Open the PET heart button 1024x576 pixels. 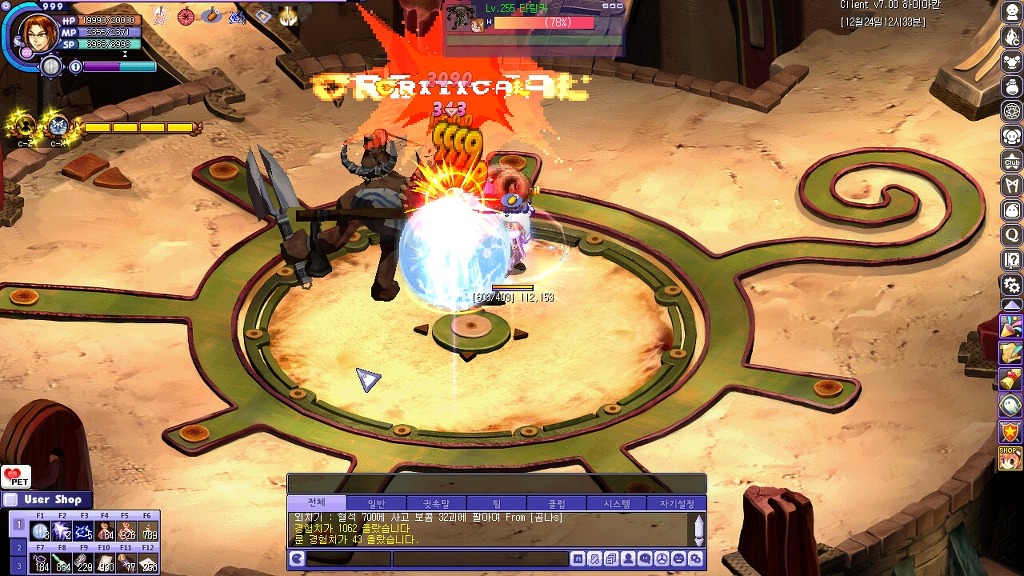[x=15, y=477]
